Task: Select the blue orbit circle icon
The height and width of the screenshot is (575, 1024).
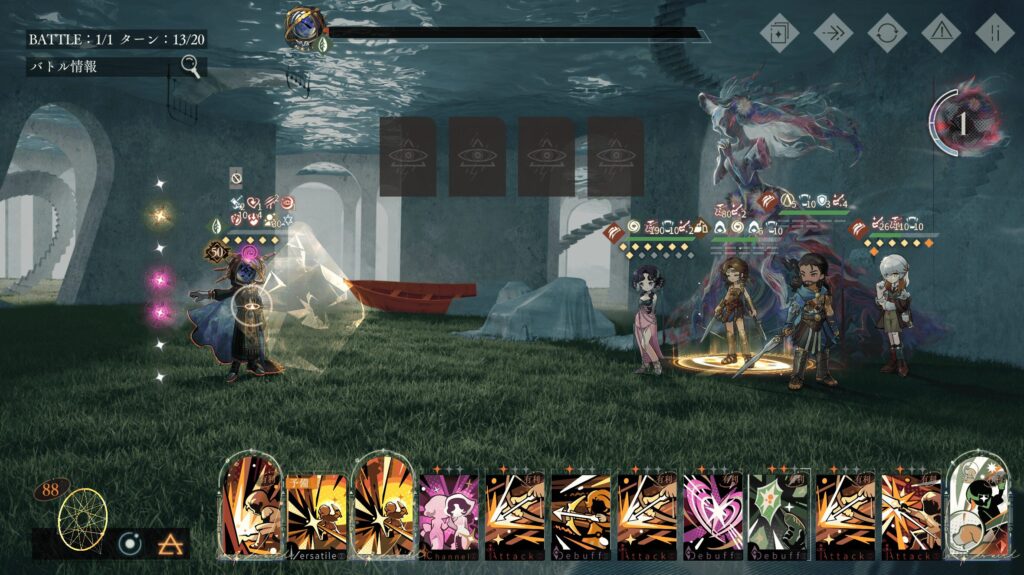Action: pyautogui.click(x=129, y=544)
